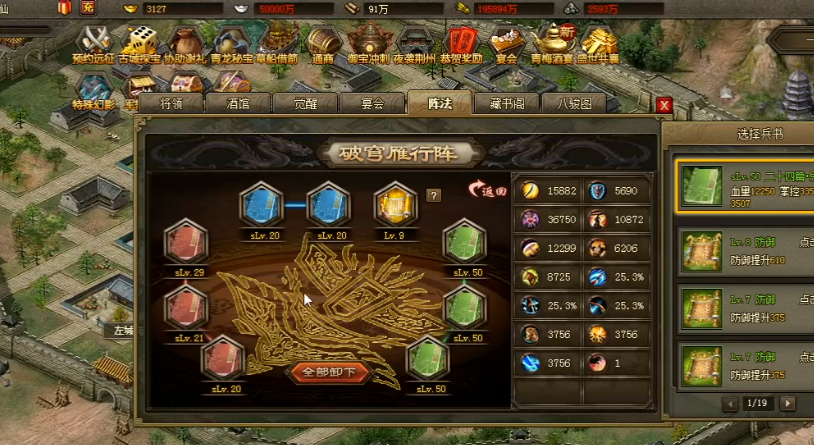Choose the sLv.50 二十四篇 book entry
Viewport: 814px width, 445px height.
coord(745,185)
